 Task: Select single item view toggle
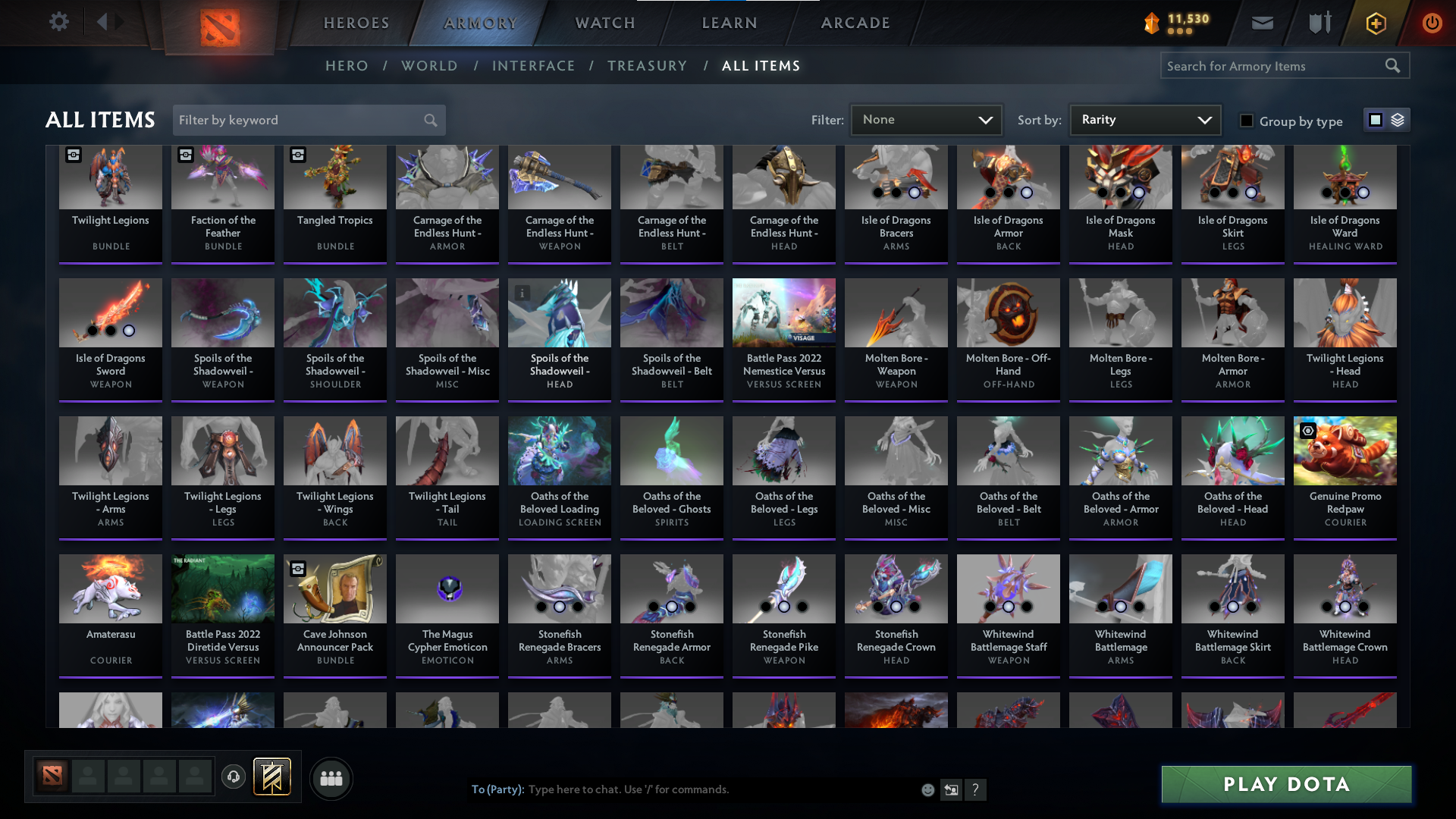click(1376, 119)
